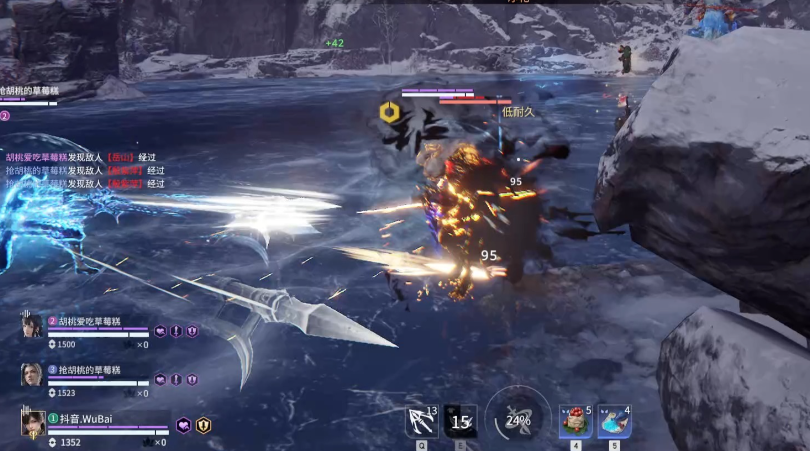
Task: Trigger the darkened skill on cooldown at 15
Action: pyautogui.click(x=460, y=421)
